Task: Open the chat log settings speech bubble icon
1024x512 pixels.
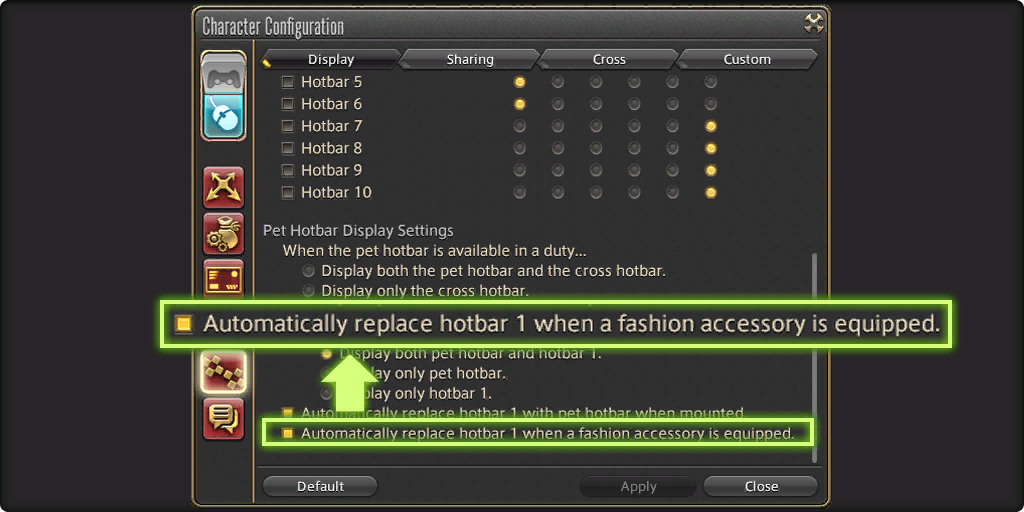Action: (x=223, y=418)
